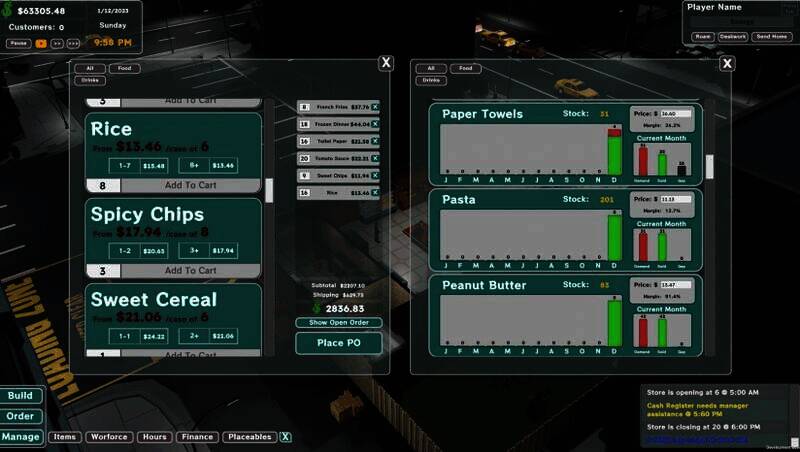Pause the game clock
This screenshot has height=452, width=800.
point(18,43)
